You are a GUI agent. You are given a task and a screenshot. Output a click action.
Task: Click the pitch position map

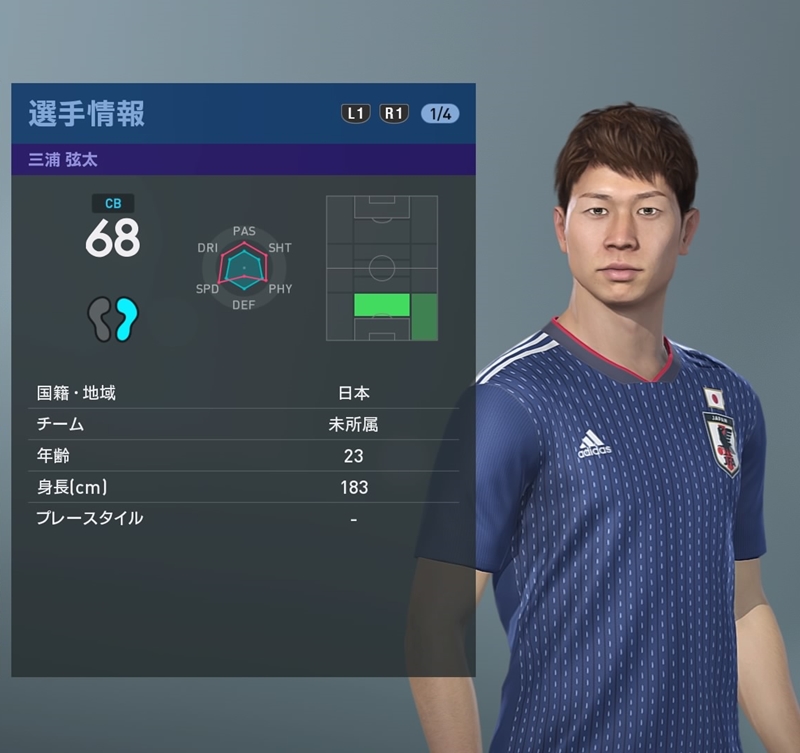(x=382, y=268)
